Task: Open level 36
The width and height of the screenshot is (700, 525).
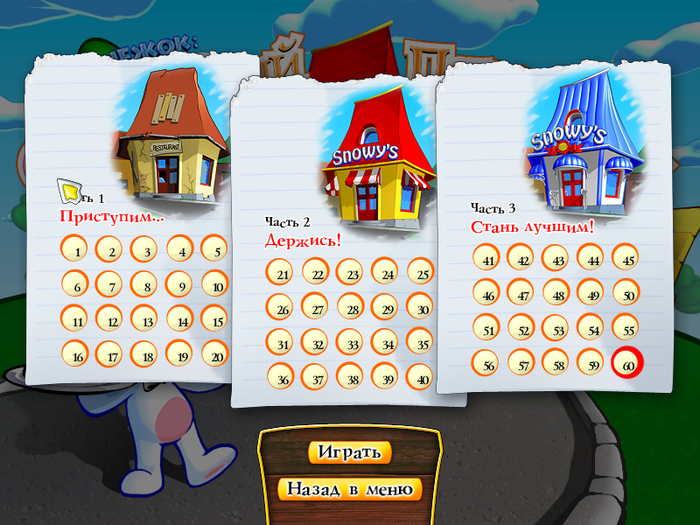Action: coord(280,377)
